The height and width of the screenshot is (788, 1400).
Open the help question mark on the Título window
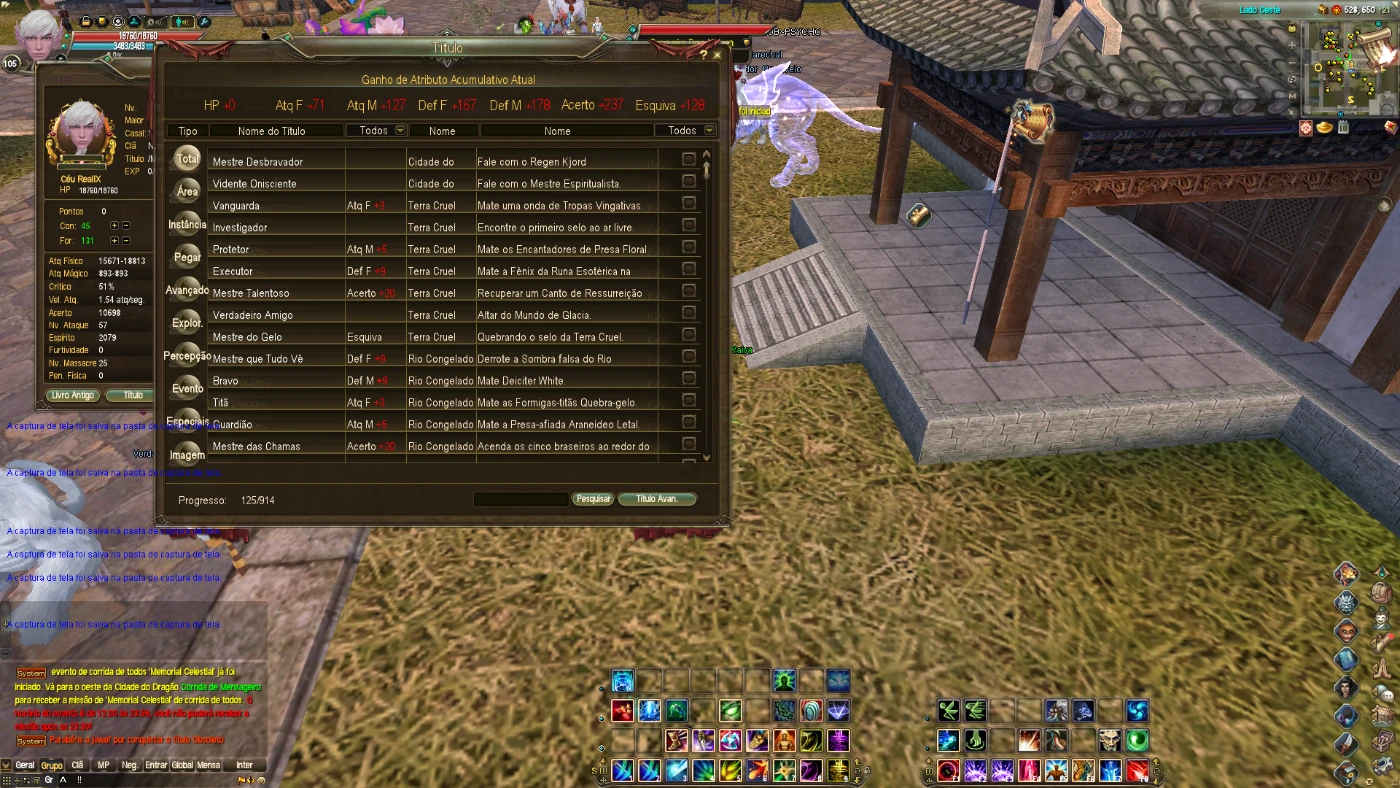[705, 54]
